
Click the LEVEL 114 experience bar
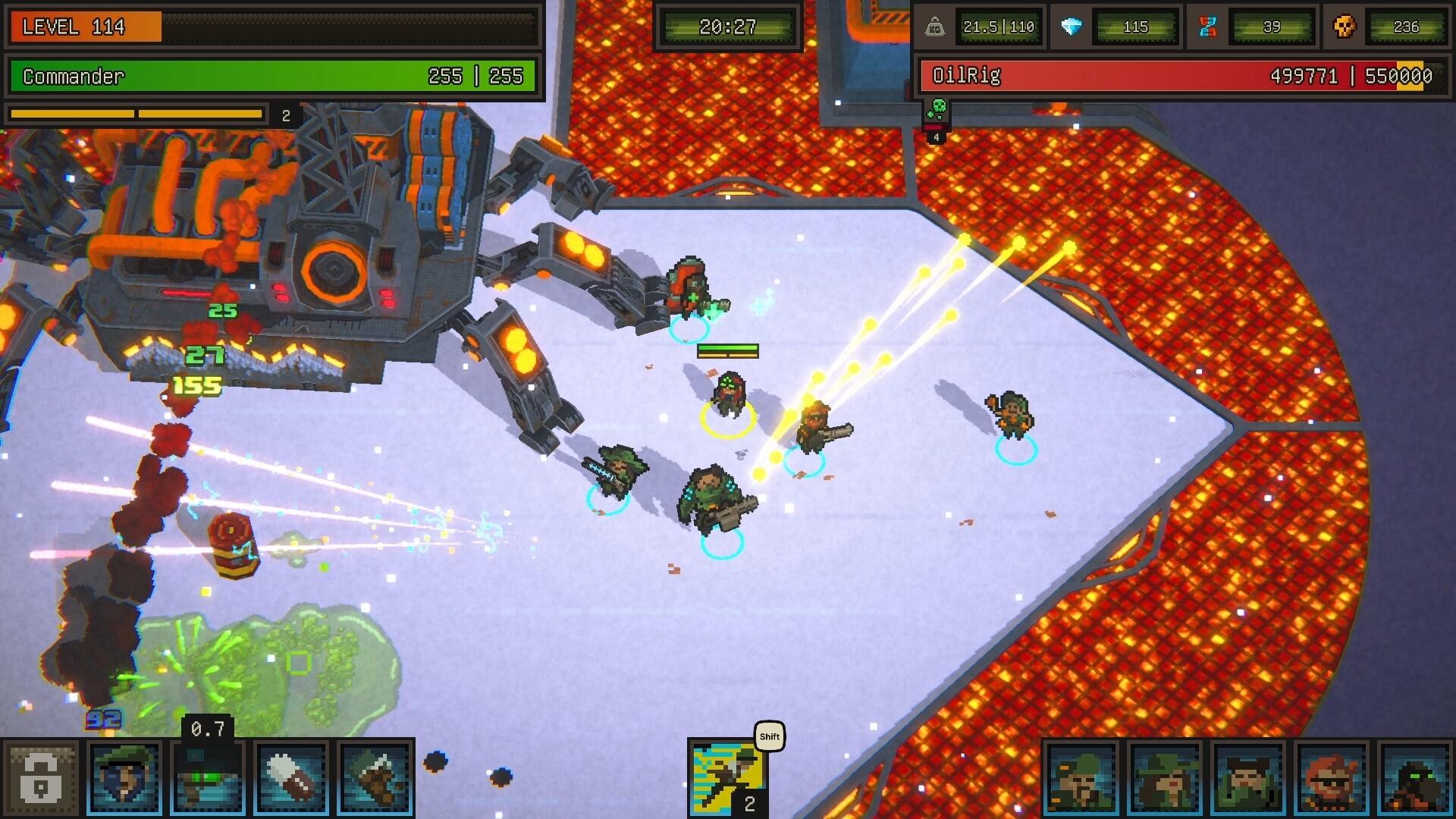tap(273, 28)
